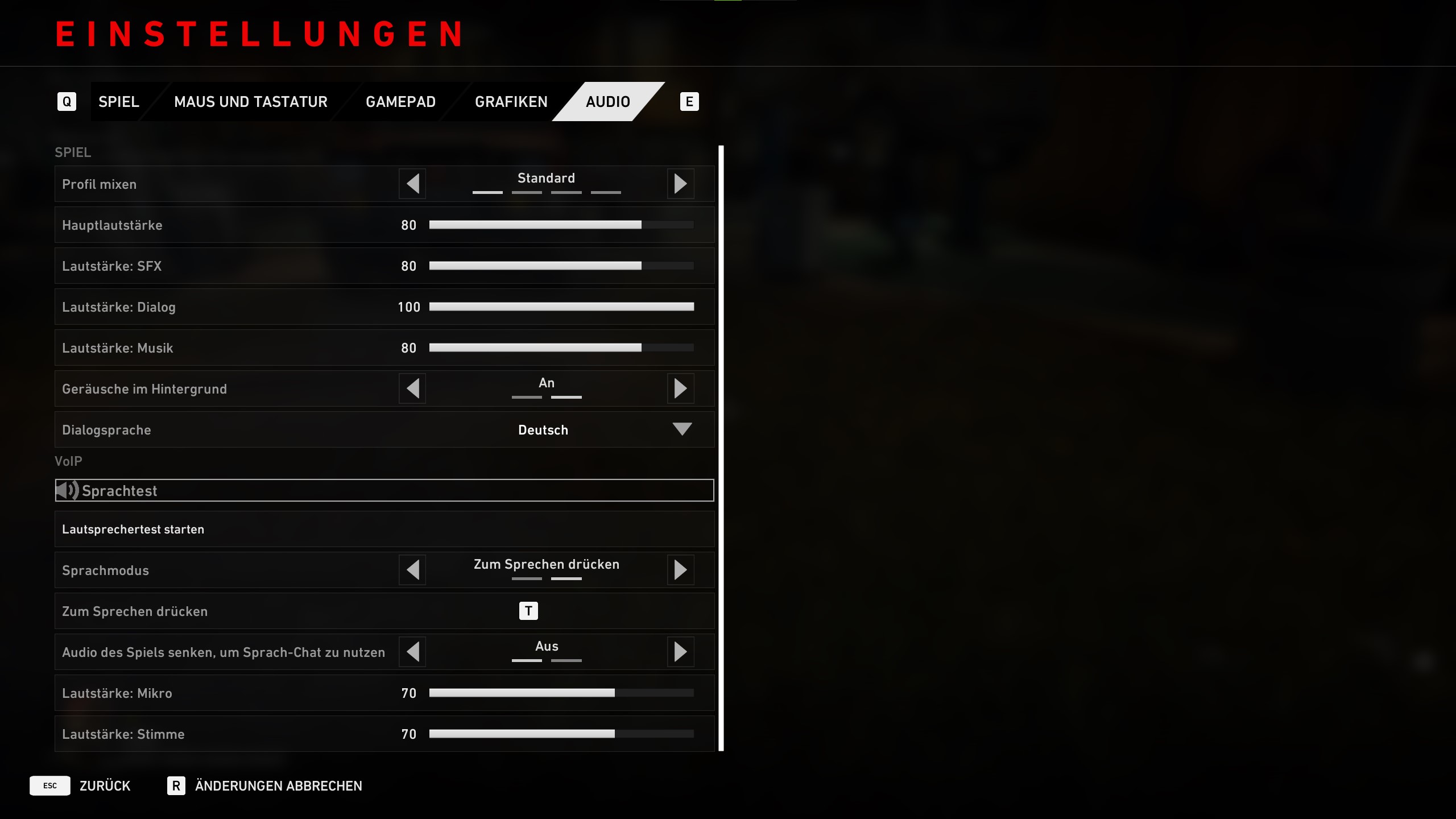Activate the Sprachtest row

(384, 490)
